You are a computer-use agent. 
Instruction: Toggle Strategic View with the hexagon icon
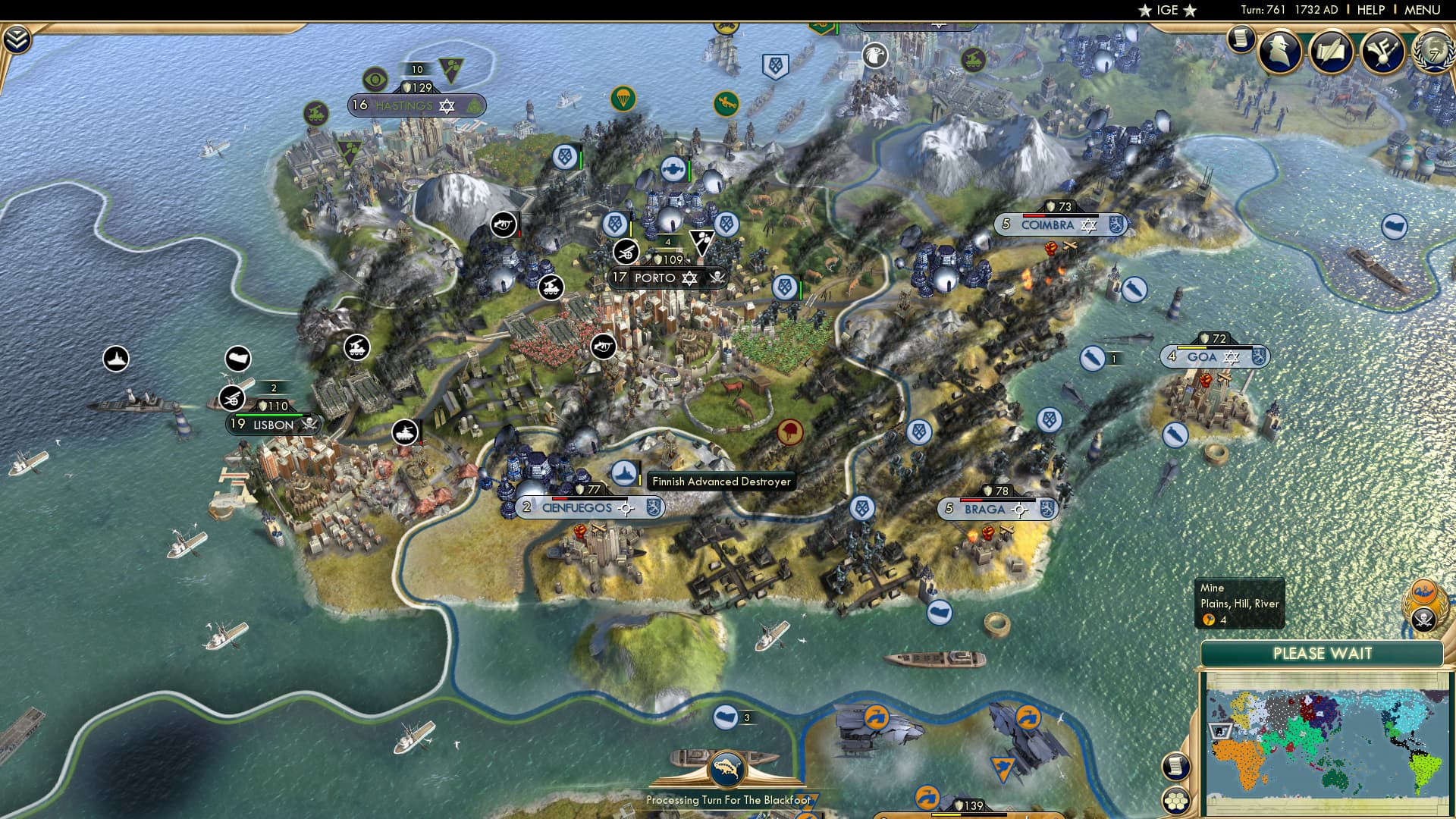[x=1175, y=802]
